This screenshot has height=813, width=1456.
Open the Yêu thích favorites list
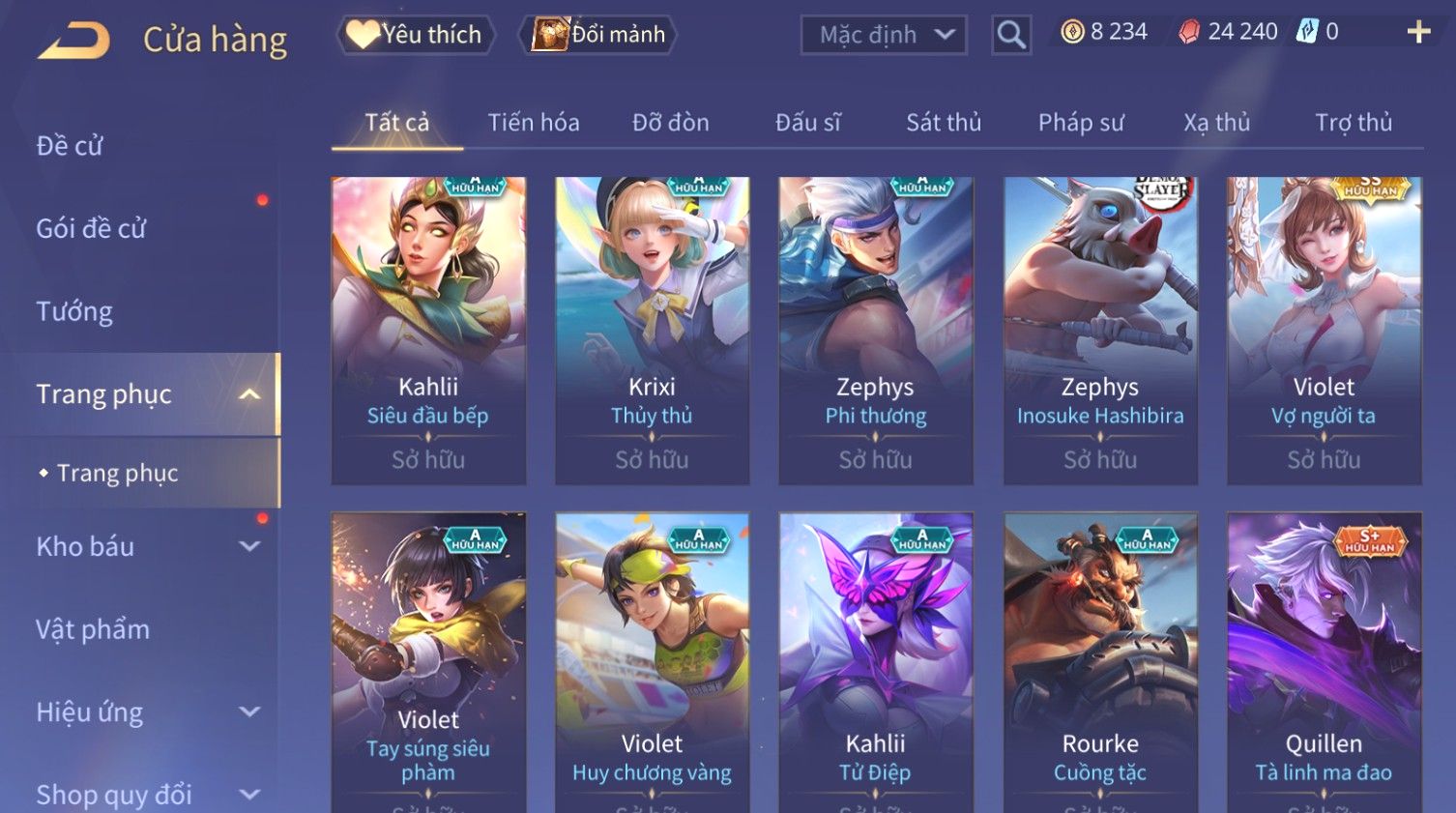coord(416,35)
